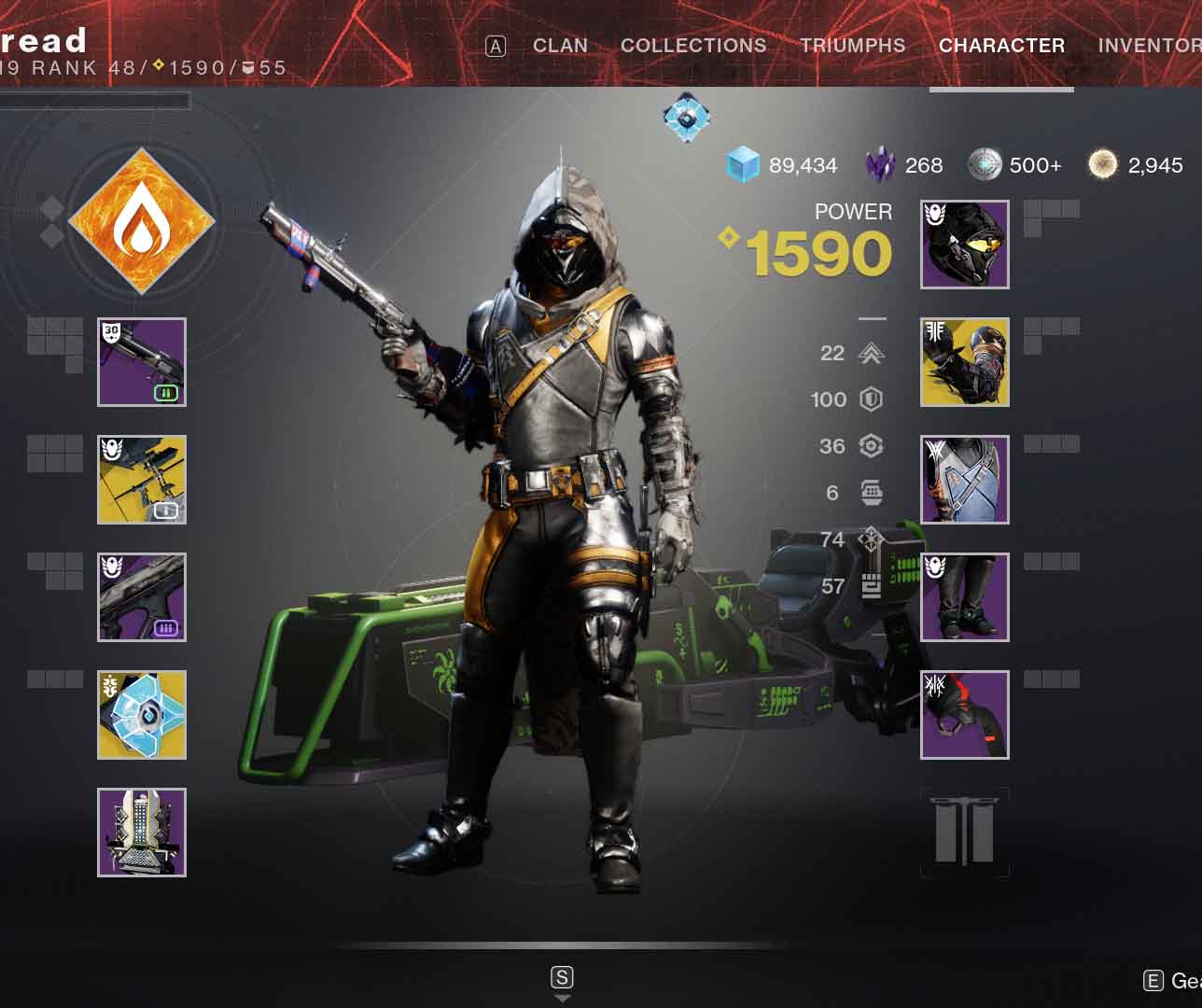Viewport: 1202px width, 1008px height.
Task: Open the Triumphs tab
Action: [852, 45]
